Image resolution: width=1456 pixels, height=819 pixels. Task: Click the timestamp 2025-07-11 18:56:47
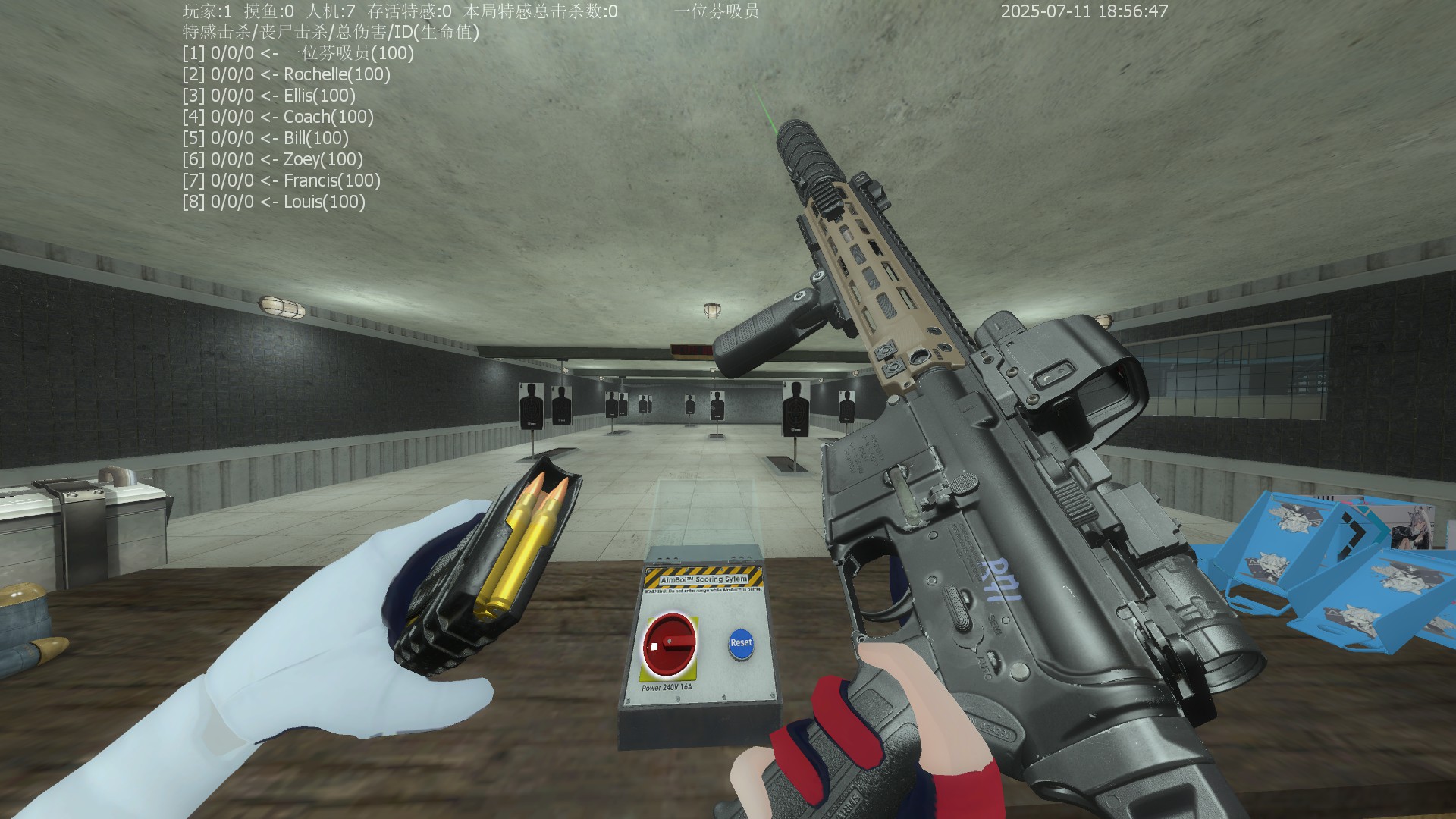(x=1083, y=11)
